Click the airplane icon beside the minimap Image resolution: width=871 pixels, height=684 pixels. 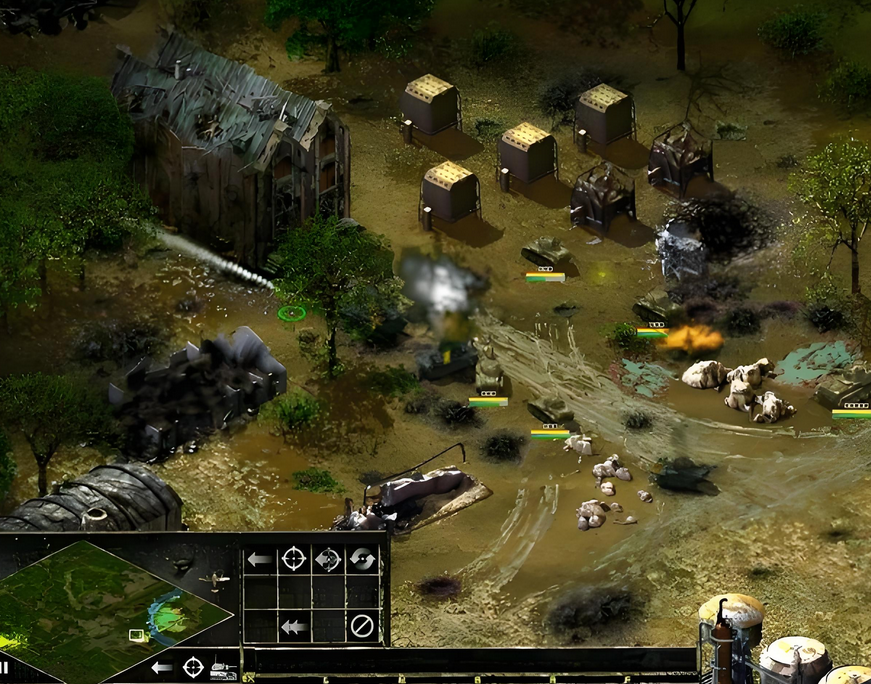coord(214,579)
